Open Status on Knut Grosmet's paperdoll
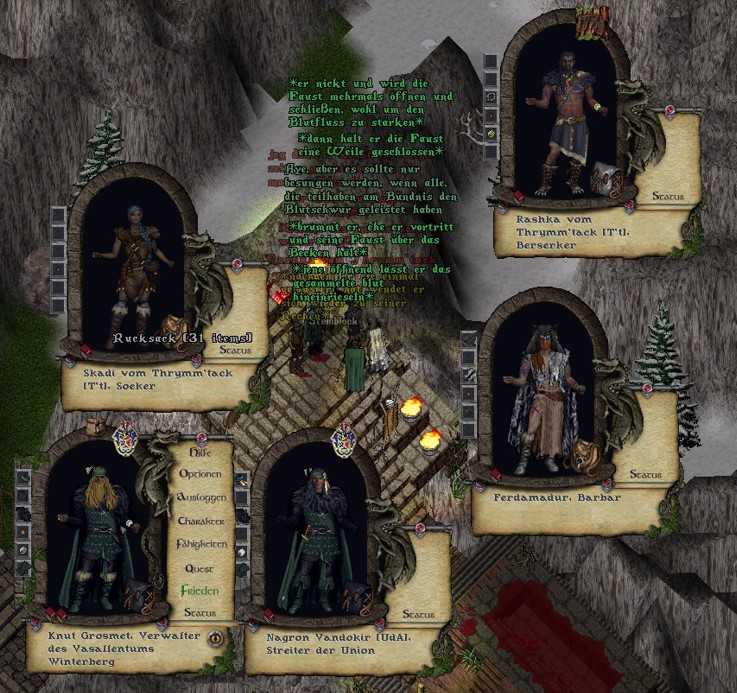 [200, 612]
